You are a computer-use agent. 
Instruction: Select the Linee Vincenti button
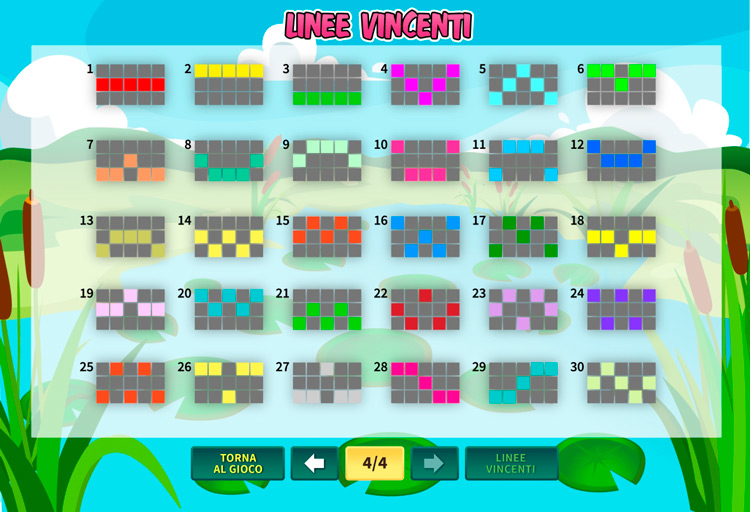click(x=511, y=463)
